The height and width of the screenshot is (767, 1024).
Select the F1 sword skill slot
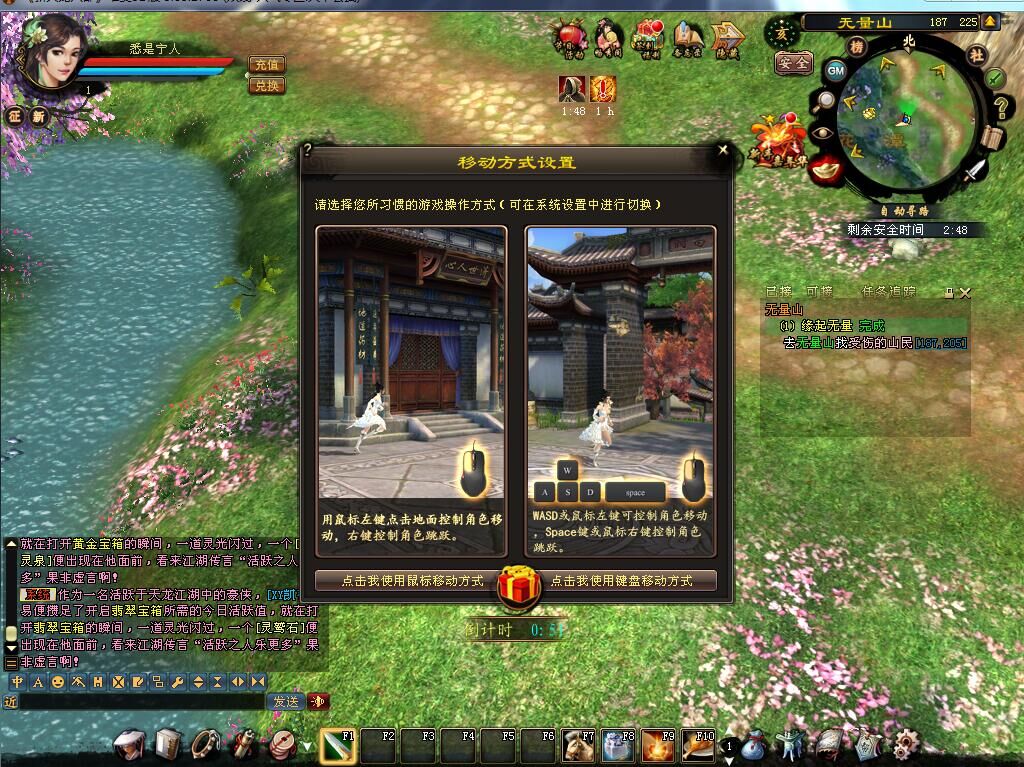pyautogui.click(x=337, y=746)
